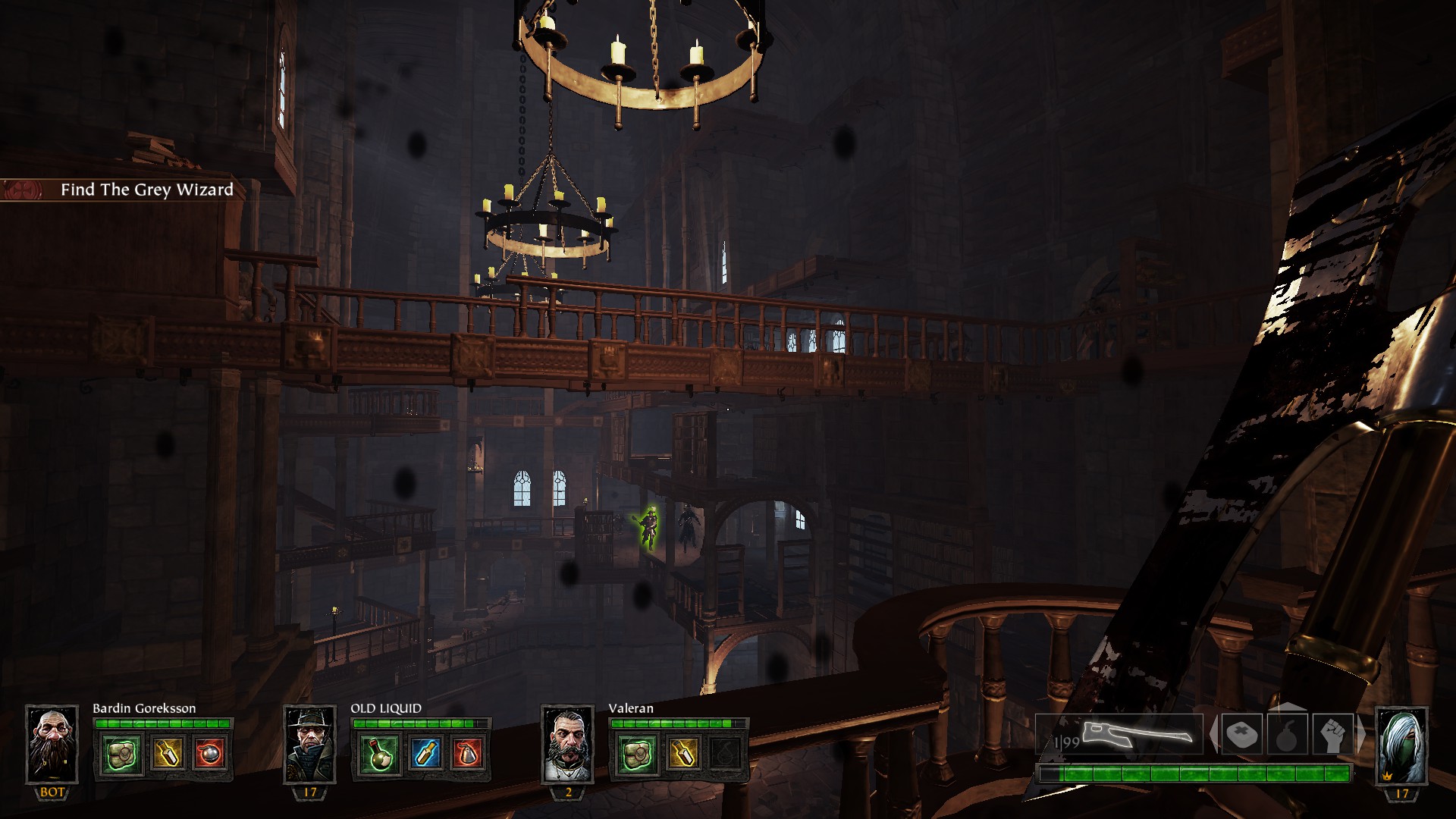Click OLD LIQUID's blue potion slot
Viewport: 1456px width, 819px height.
424,753
